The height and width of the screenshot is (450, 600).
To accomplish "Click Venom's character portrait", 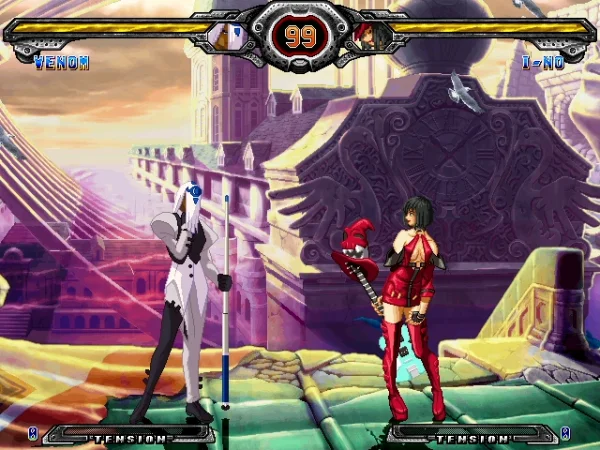I will point(226,37).
